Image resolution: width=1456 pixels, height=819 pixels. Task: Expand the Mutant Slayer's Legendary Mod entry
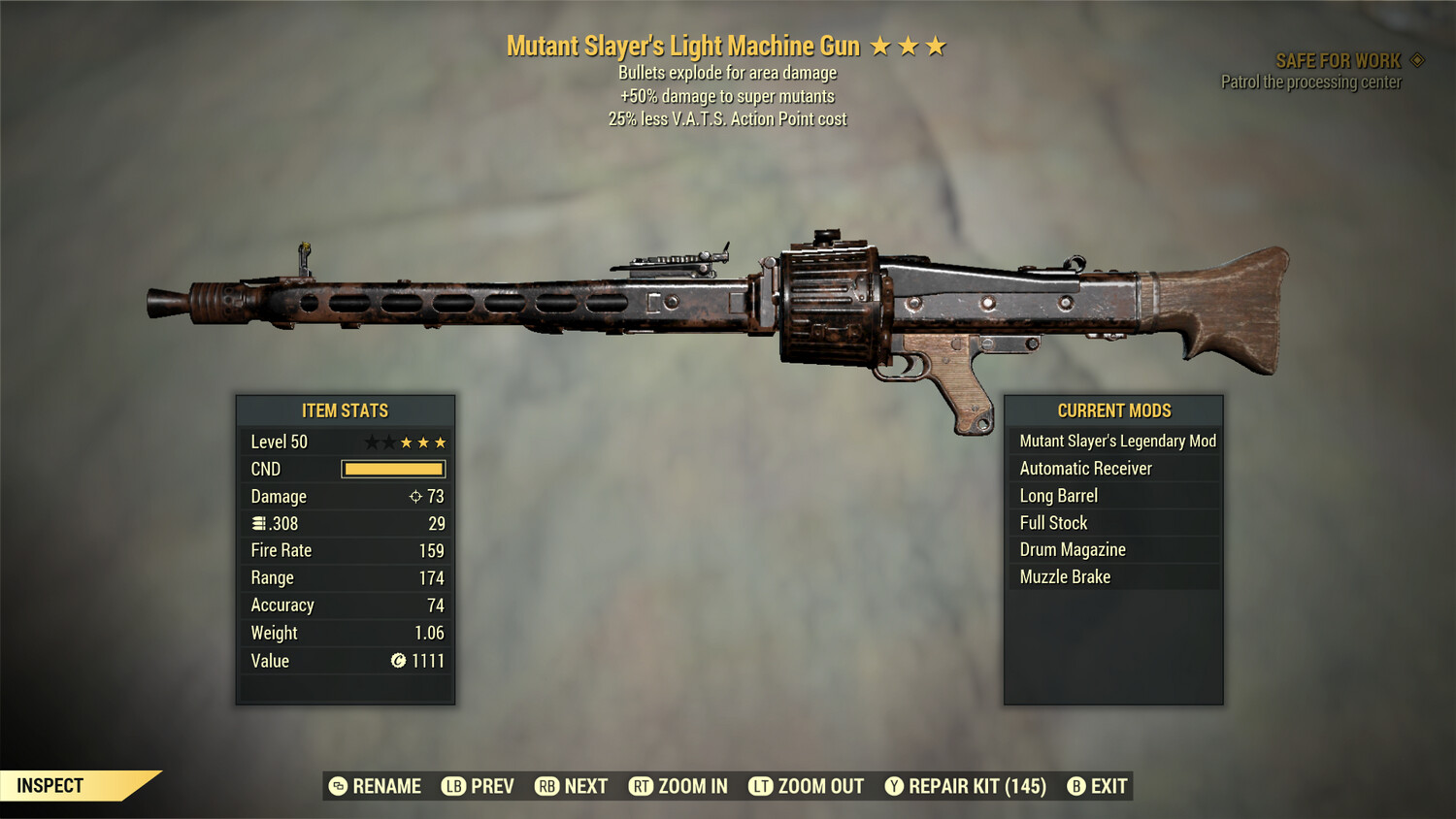[1116, 441]
